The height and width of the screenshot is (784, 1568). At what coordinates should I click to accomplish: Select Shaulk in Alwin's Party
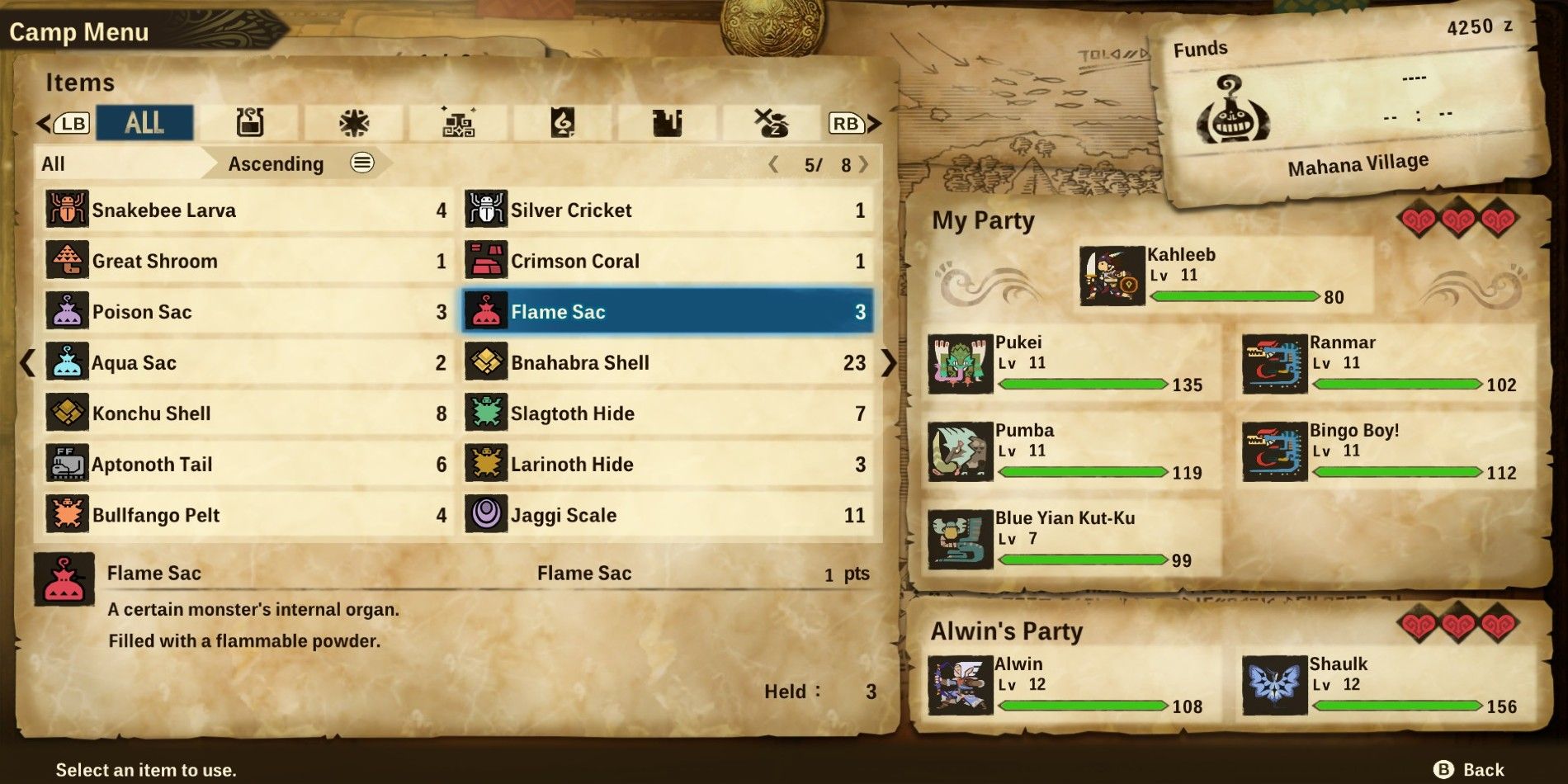[x=1386, y=685]
